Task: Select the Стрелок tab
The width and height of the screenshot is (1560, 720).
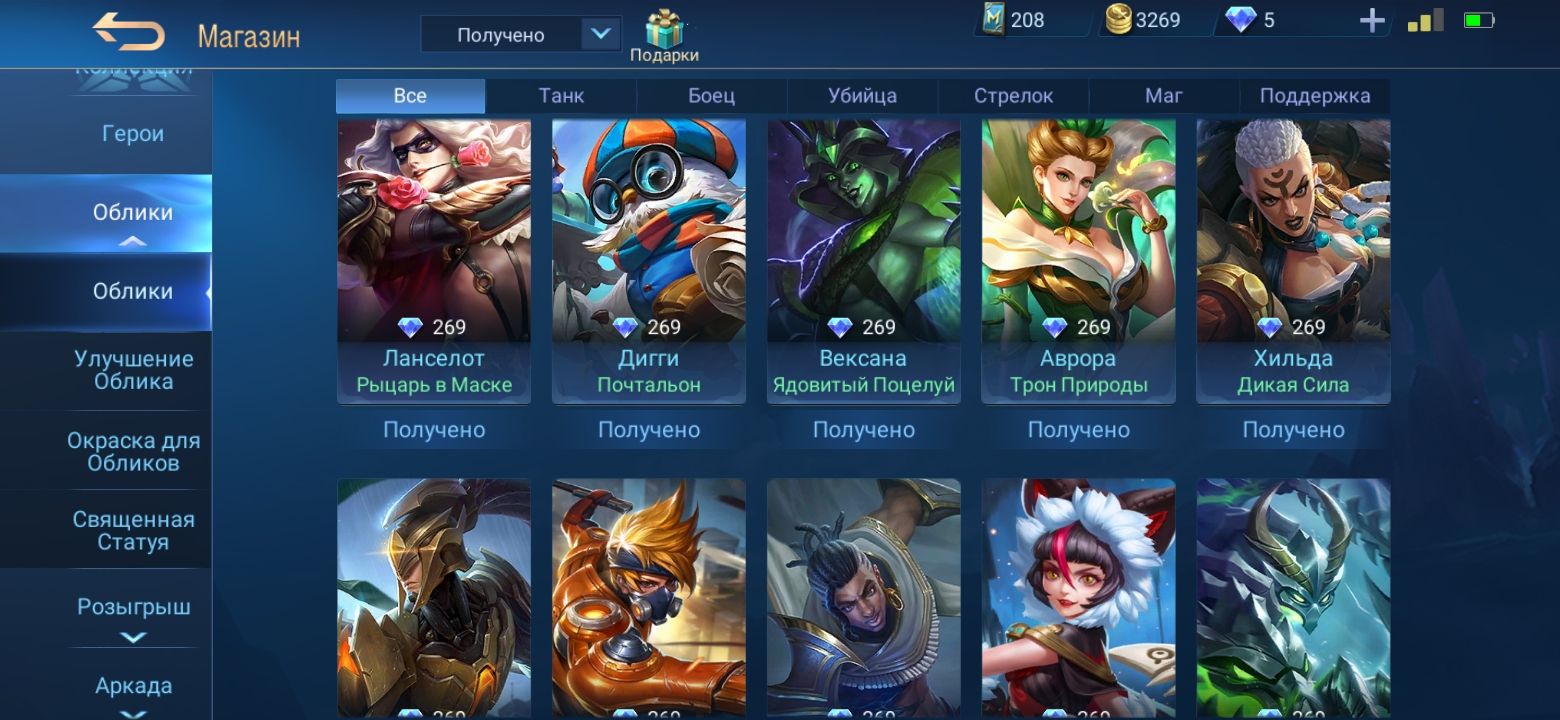Action: pyautogui.click(x=1013, y=96)
